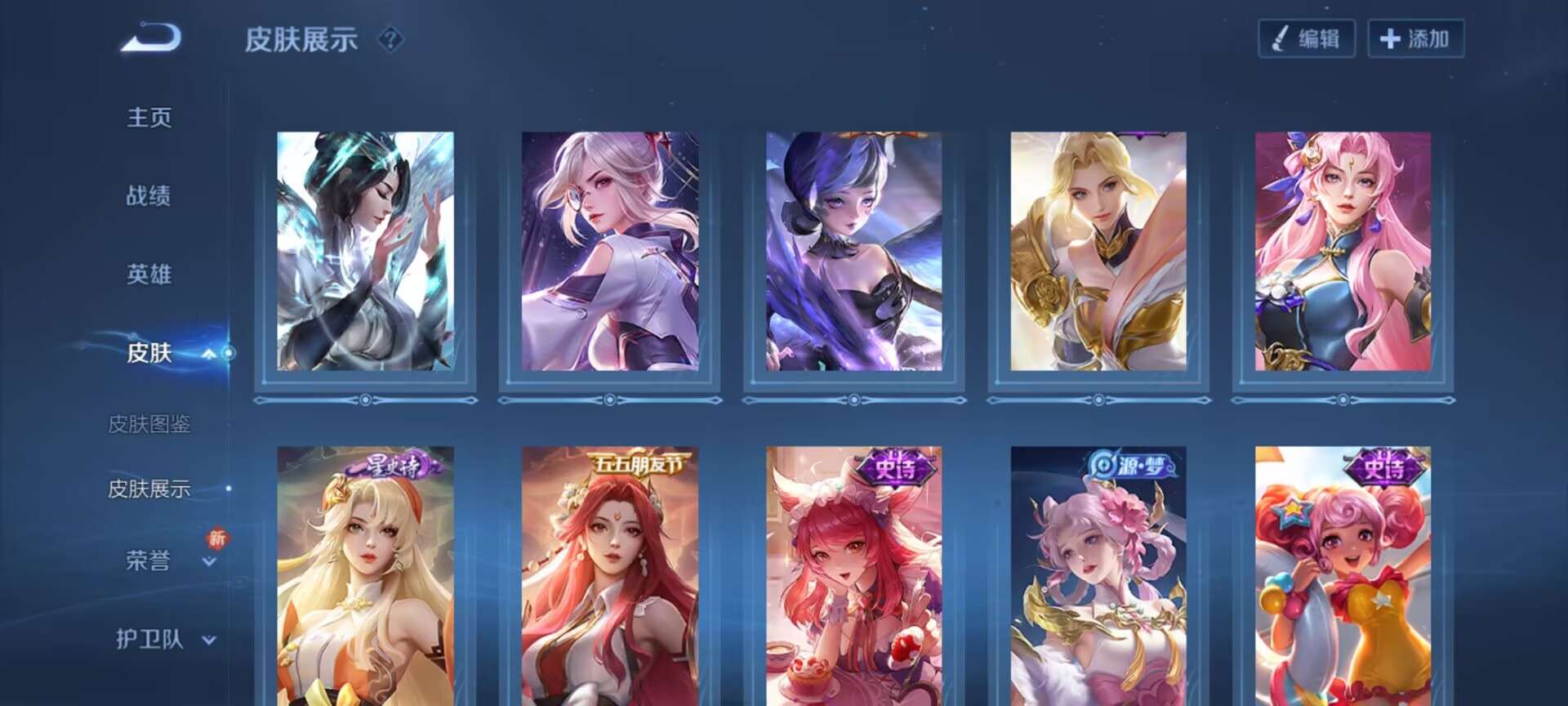Switch to the 主页 tab
This screenshot has width=1568, height=706.
[149, 118]
